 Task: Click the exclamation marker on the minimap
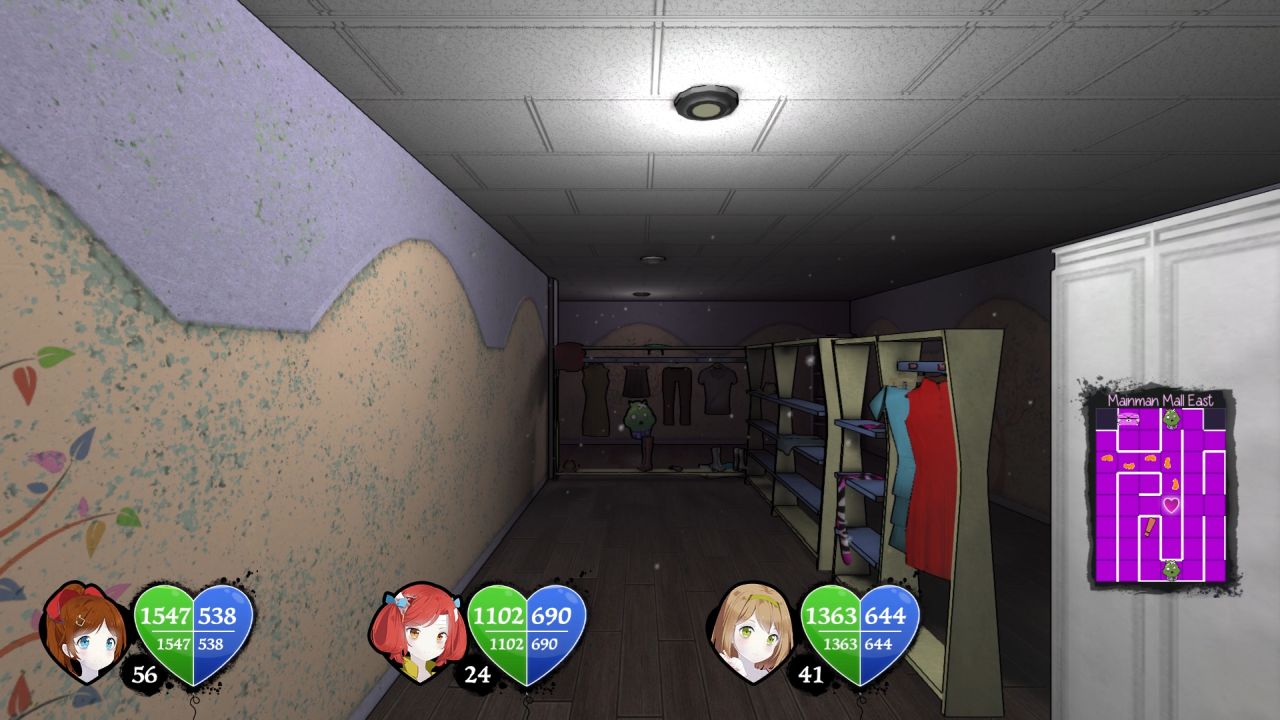(1149, 525)
